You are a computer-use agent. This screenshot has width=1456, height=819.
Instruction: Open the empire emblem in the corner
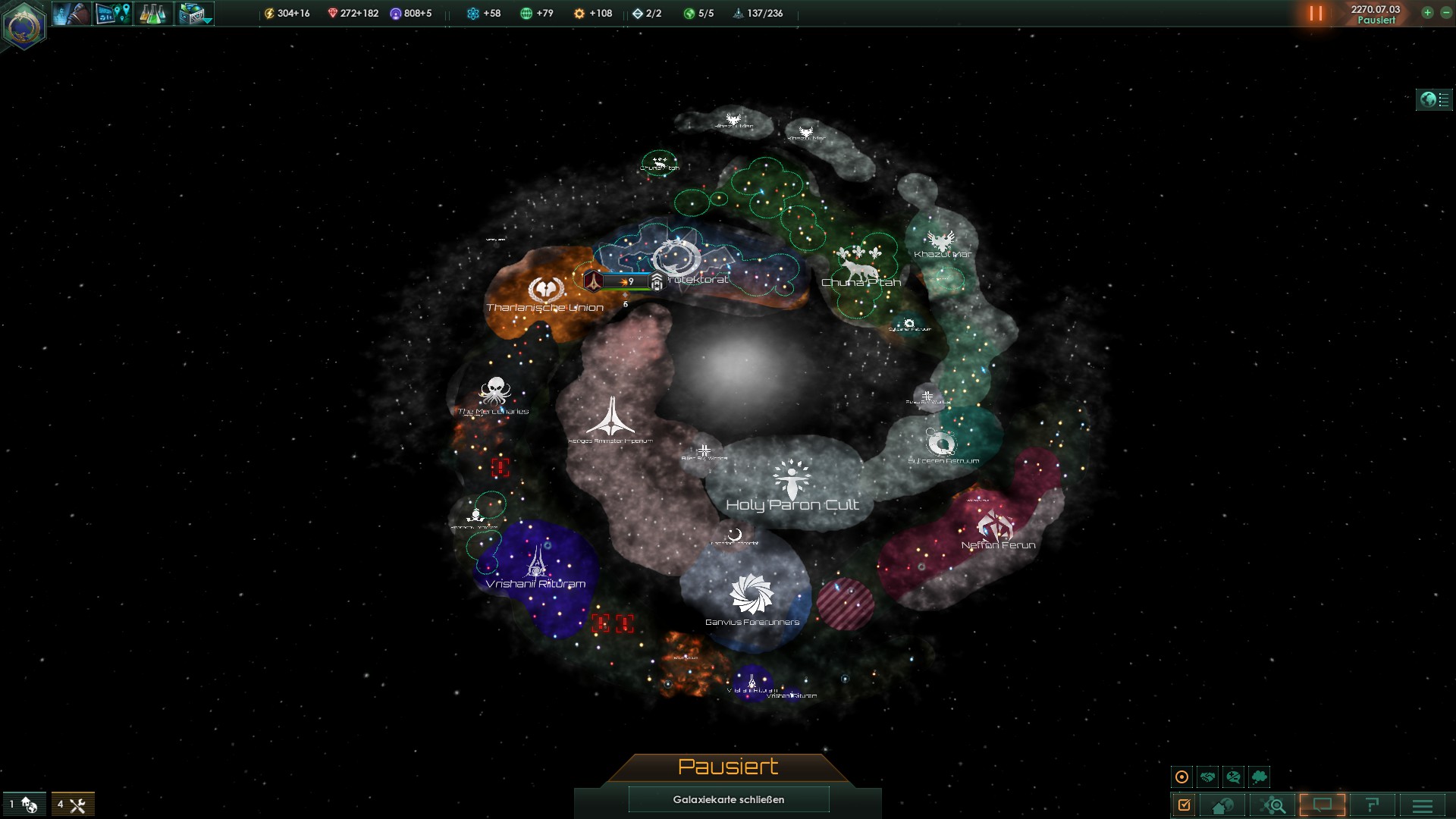click(24, 25)
